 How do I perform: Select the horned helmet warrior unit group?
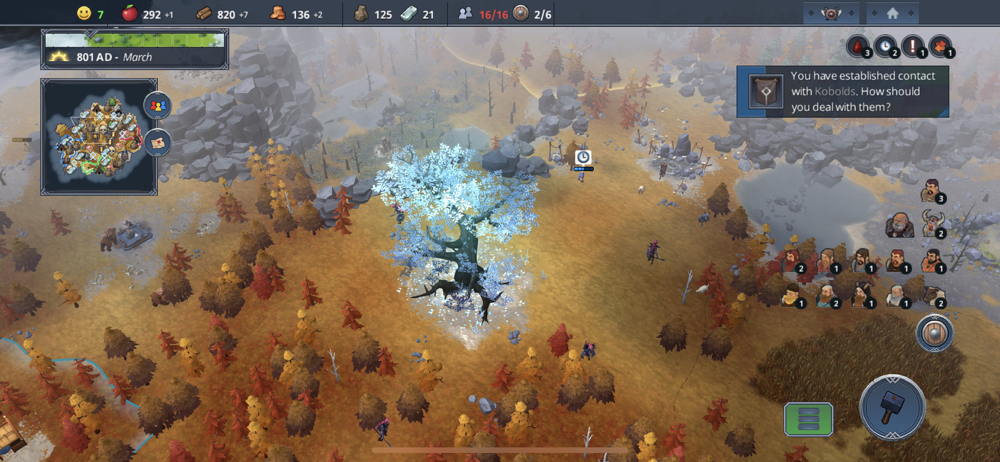click(x=933, y=224)
